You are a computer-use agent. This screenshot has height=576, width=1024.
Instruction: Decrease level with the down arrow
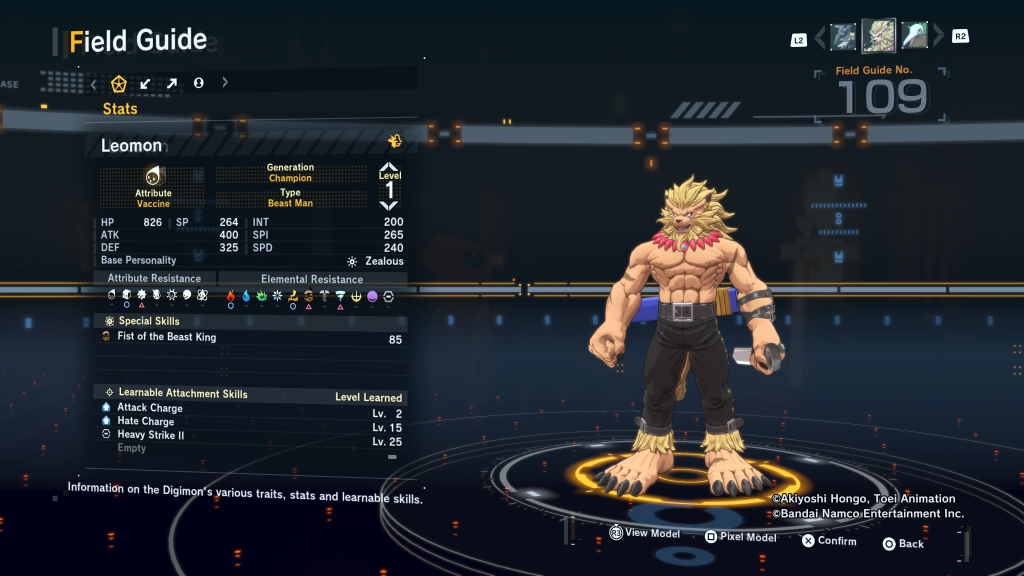pyautogui.click(x=389, y=205)
